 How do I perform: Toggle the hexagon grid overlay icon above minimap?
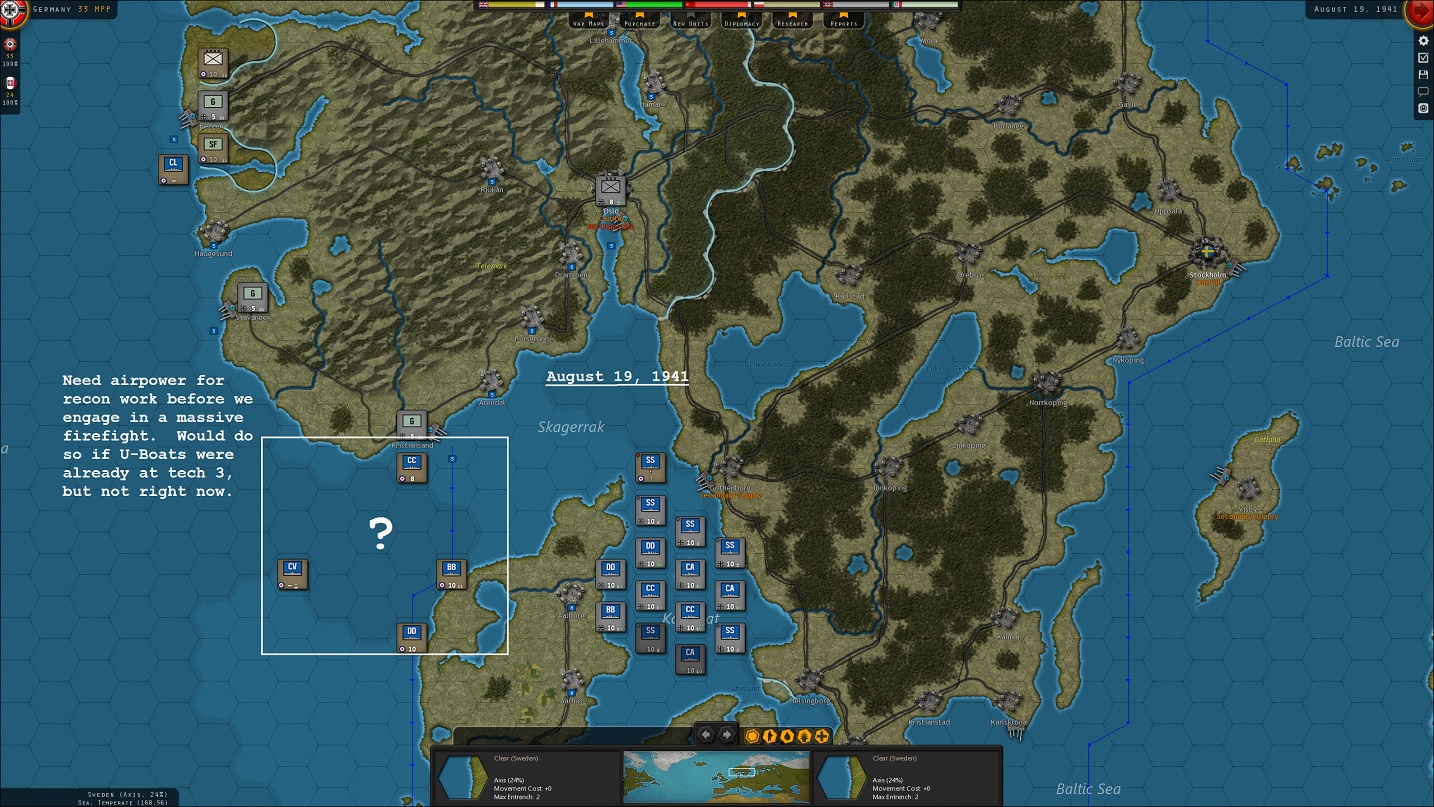click(x=751, y=736)
